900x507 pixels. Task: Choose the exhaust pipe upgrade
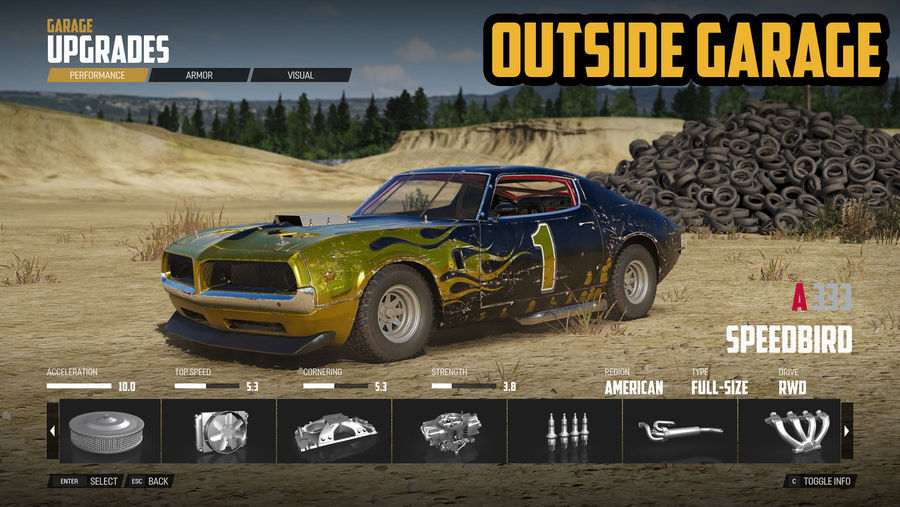(x=679, y=431)
